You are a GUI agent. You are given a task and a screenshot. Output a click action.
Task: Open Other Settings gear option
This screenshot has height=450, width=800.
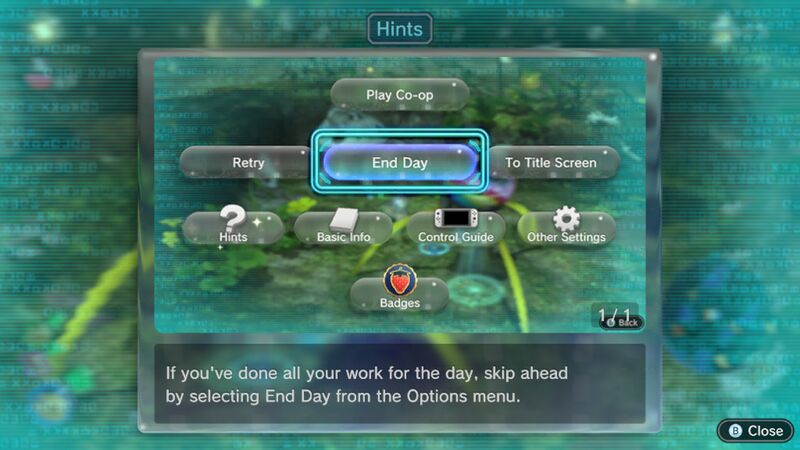[x=566, y=228]
